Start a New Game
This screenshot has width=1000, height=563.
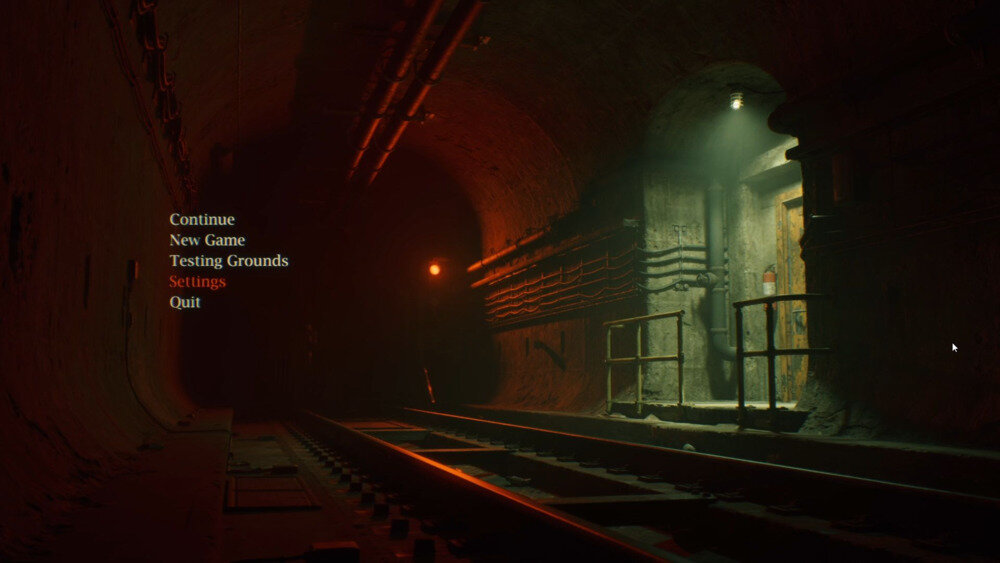tap(207, 240)
